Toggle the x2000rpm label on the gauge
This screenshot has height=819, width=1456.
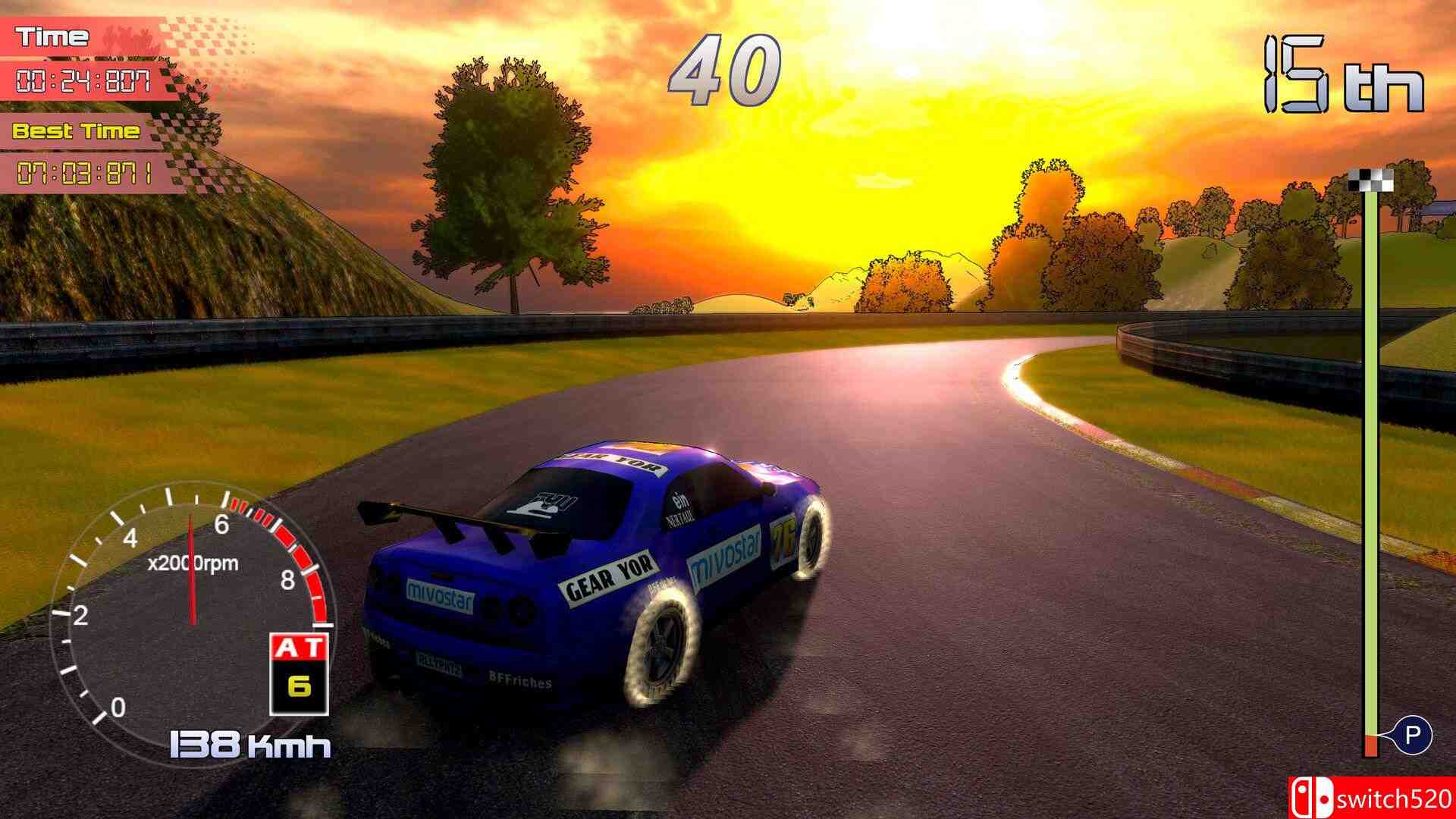tap(191, 563)
